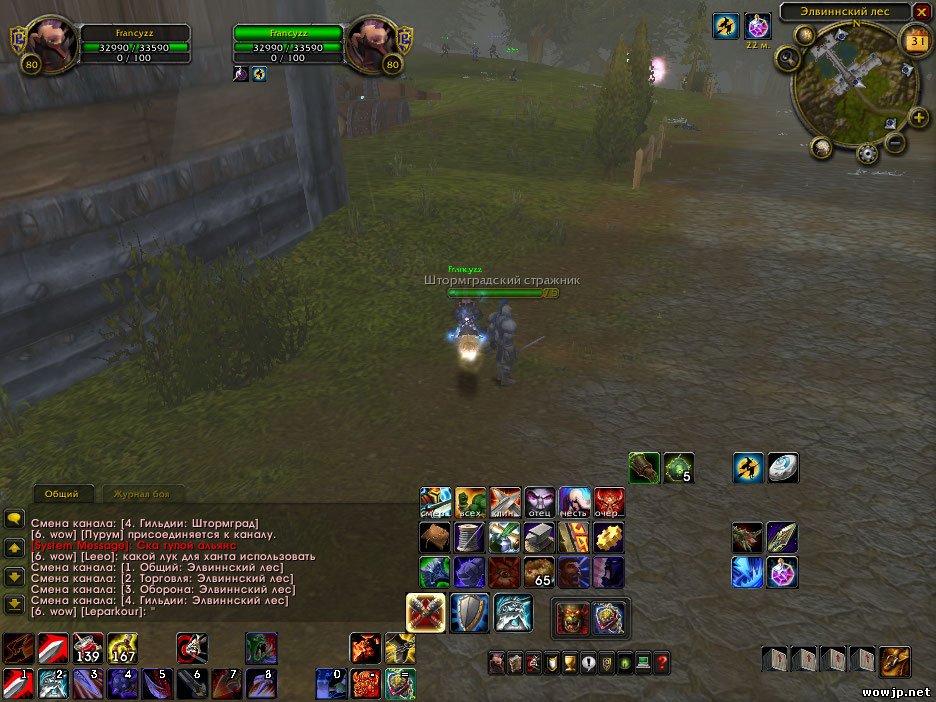Viewport: 936px width, 702px height.
Task: Select the Общий chat tab
Action: pyautogui.click(x=62, y=494)
